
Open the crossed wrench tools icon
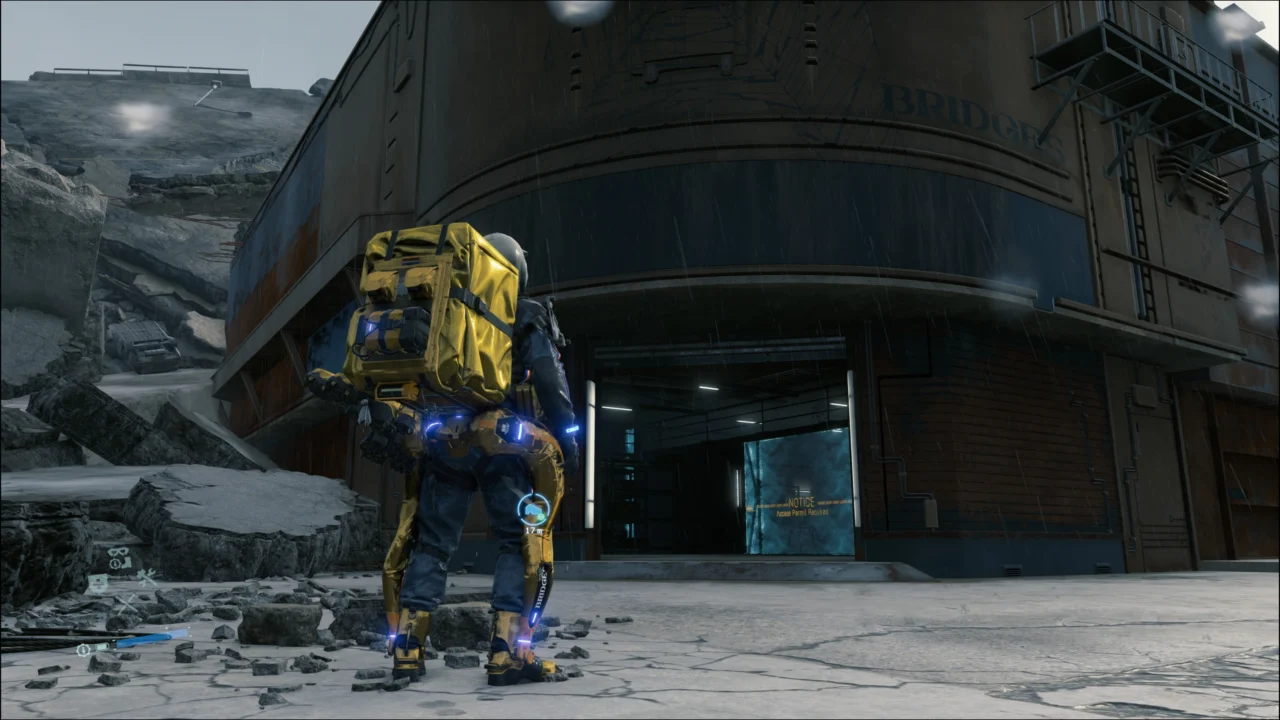tap(147, 576)
